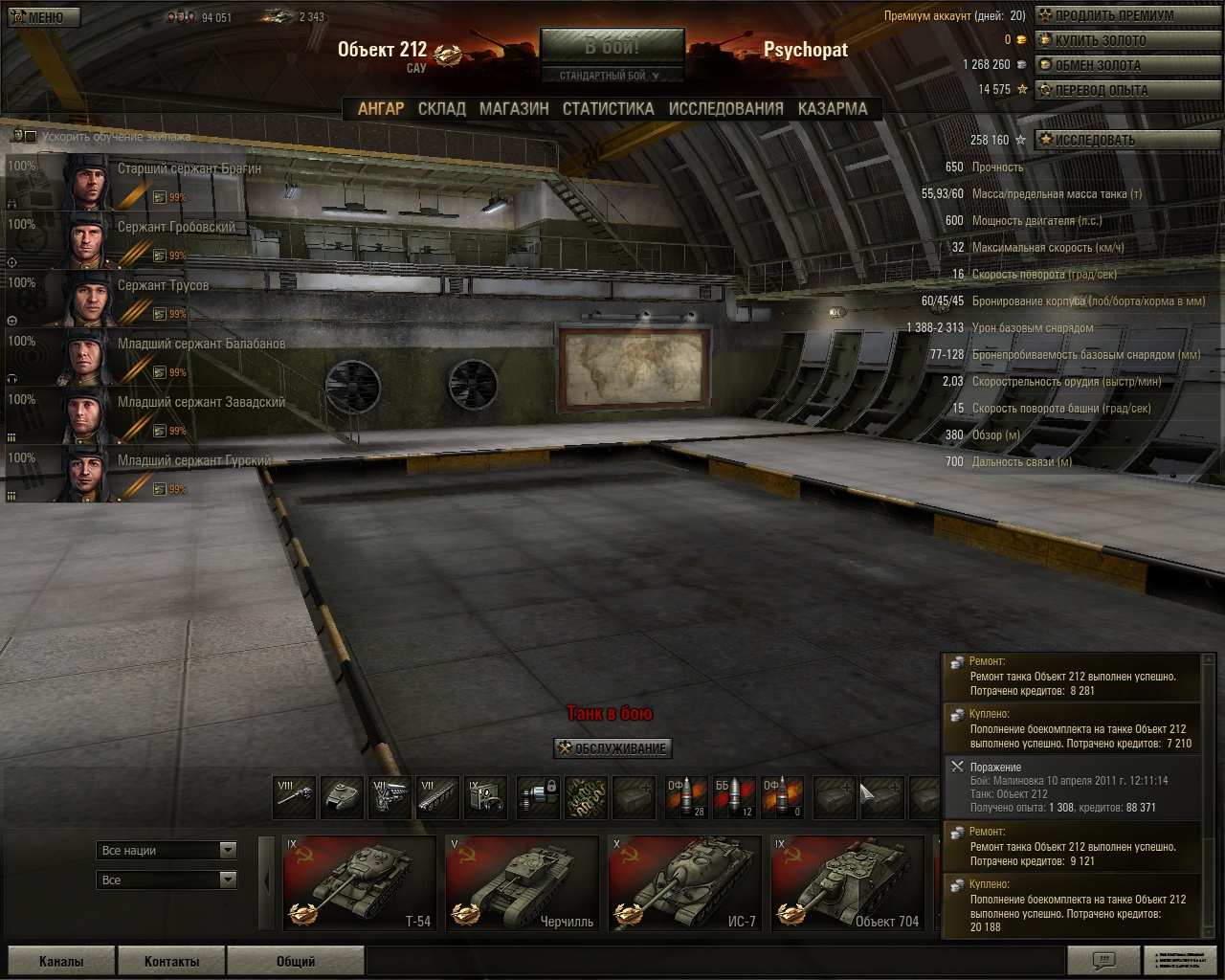Click the Исследовать button
Viewport: 1225px width, 980px height.
[x=1094, y=140]
